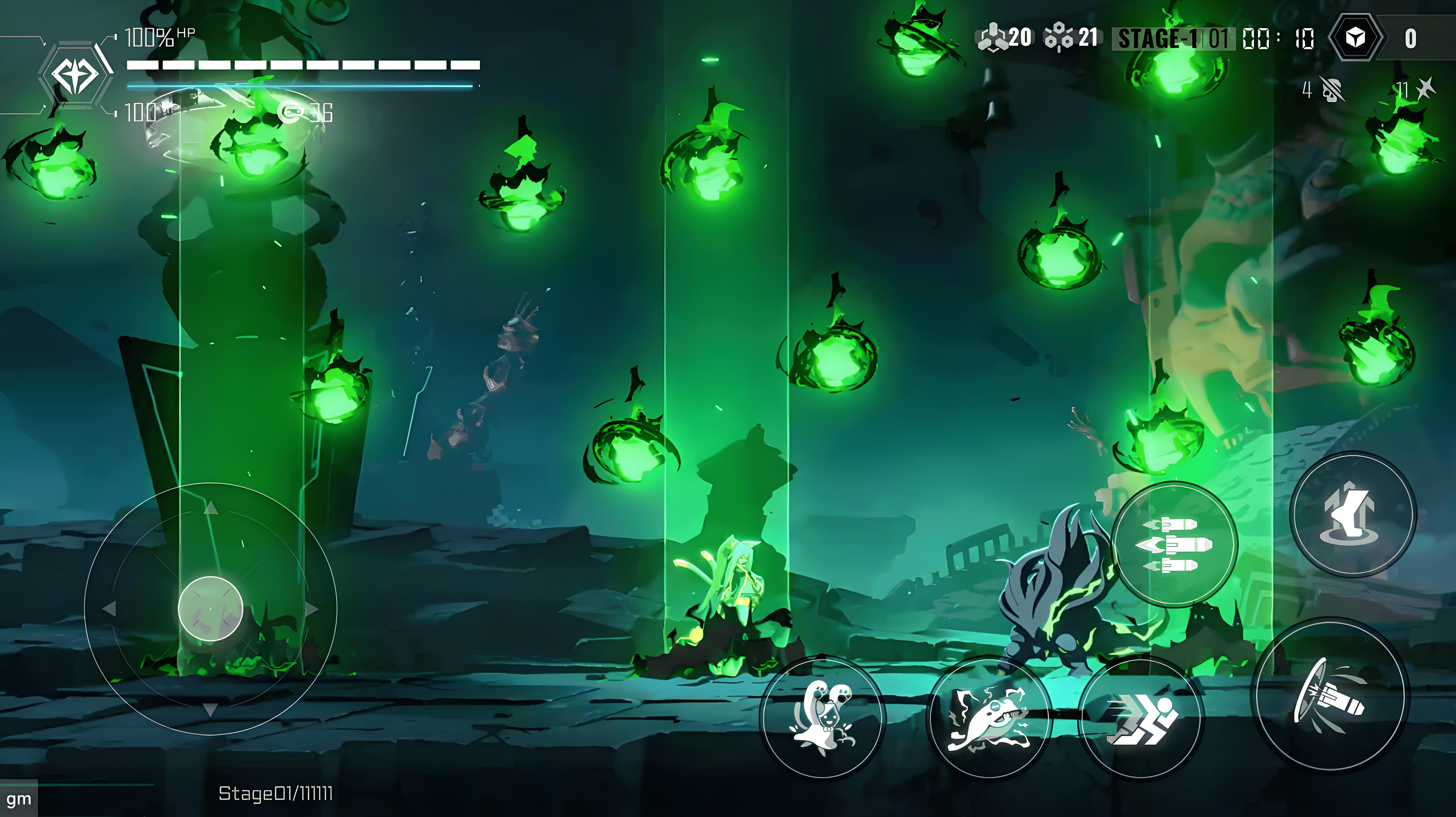Tap the virtual joystick thumb knob

(210, 608)
